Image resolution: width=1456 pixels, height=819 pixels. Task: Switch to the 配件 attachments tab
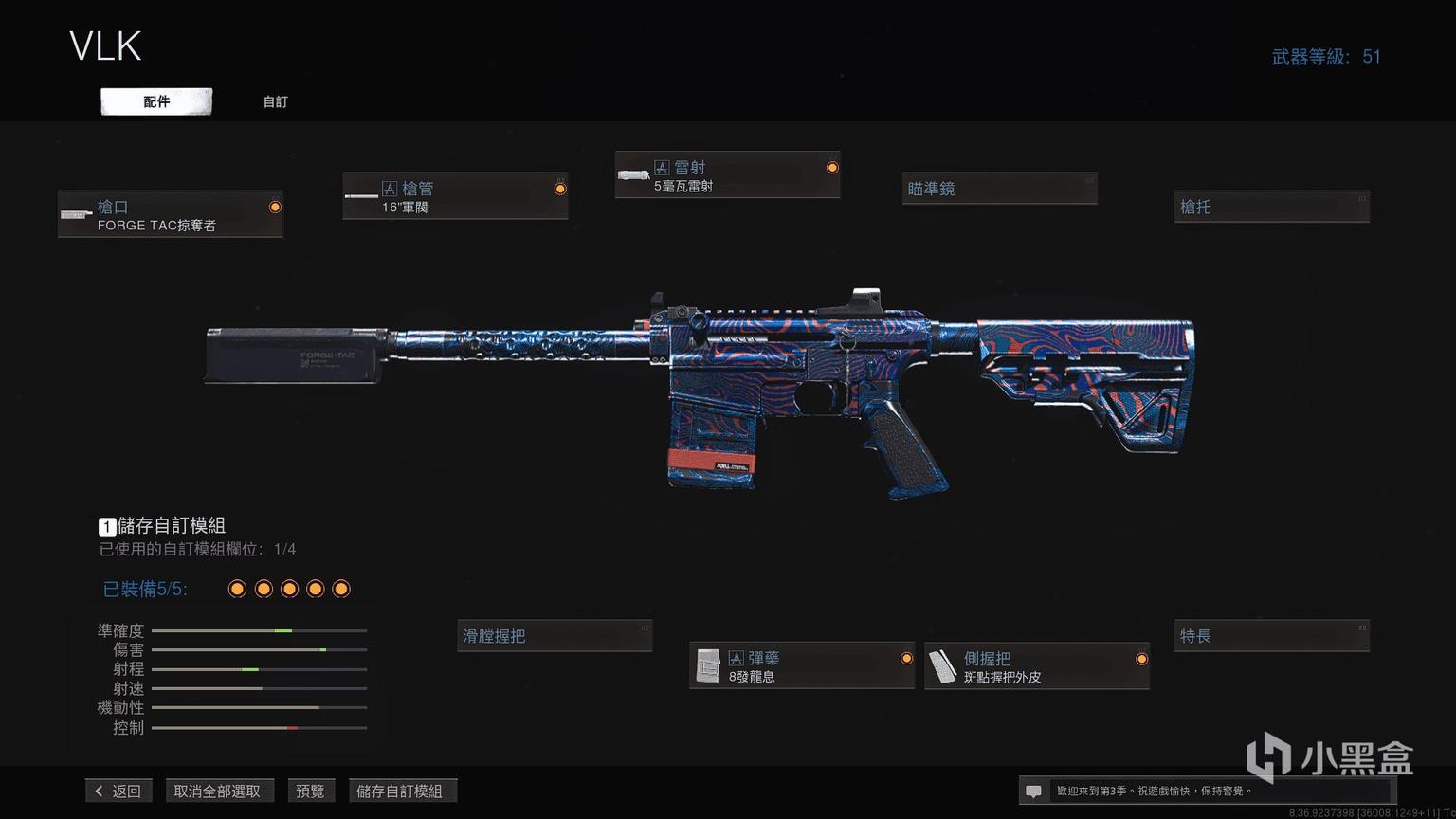(156, 101)
